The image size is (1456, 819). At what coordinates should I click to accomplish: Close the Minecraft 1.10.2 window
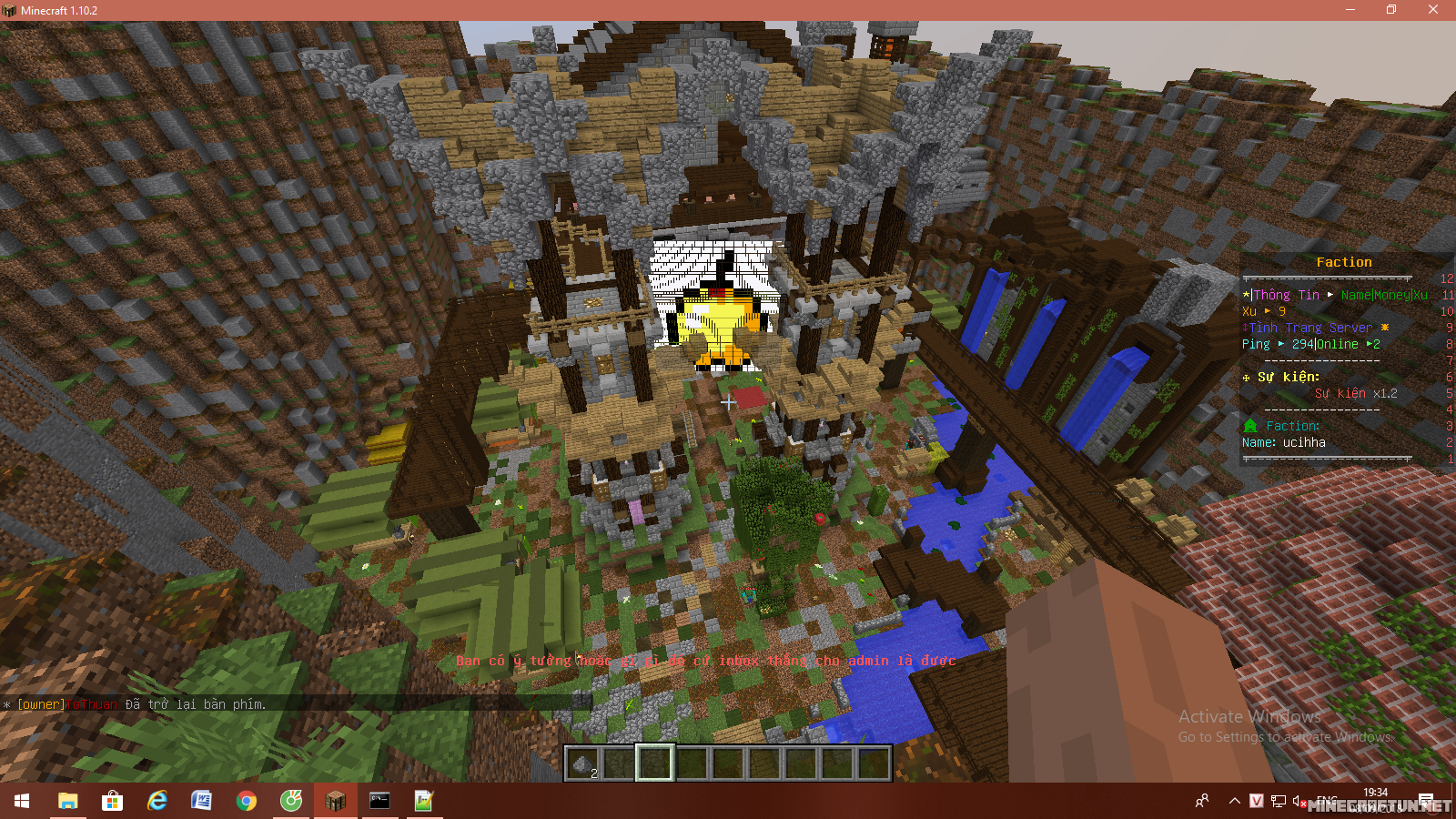pos(1432,10)
